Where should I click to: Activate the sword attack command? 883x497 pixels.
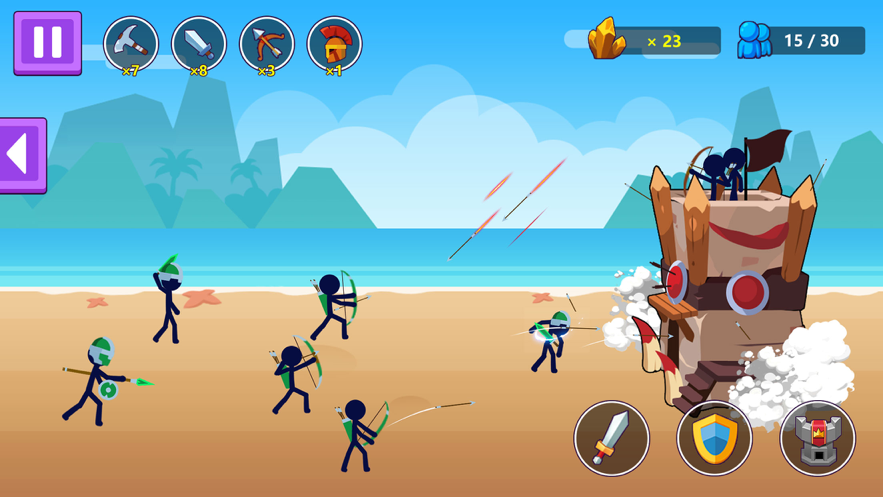point(611,438)
